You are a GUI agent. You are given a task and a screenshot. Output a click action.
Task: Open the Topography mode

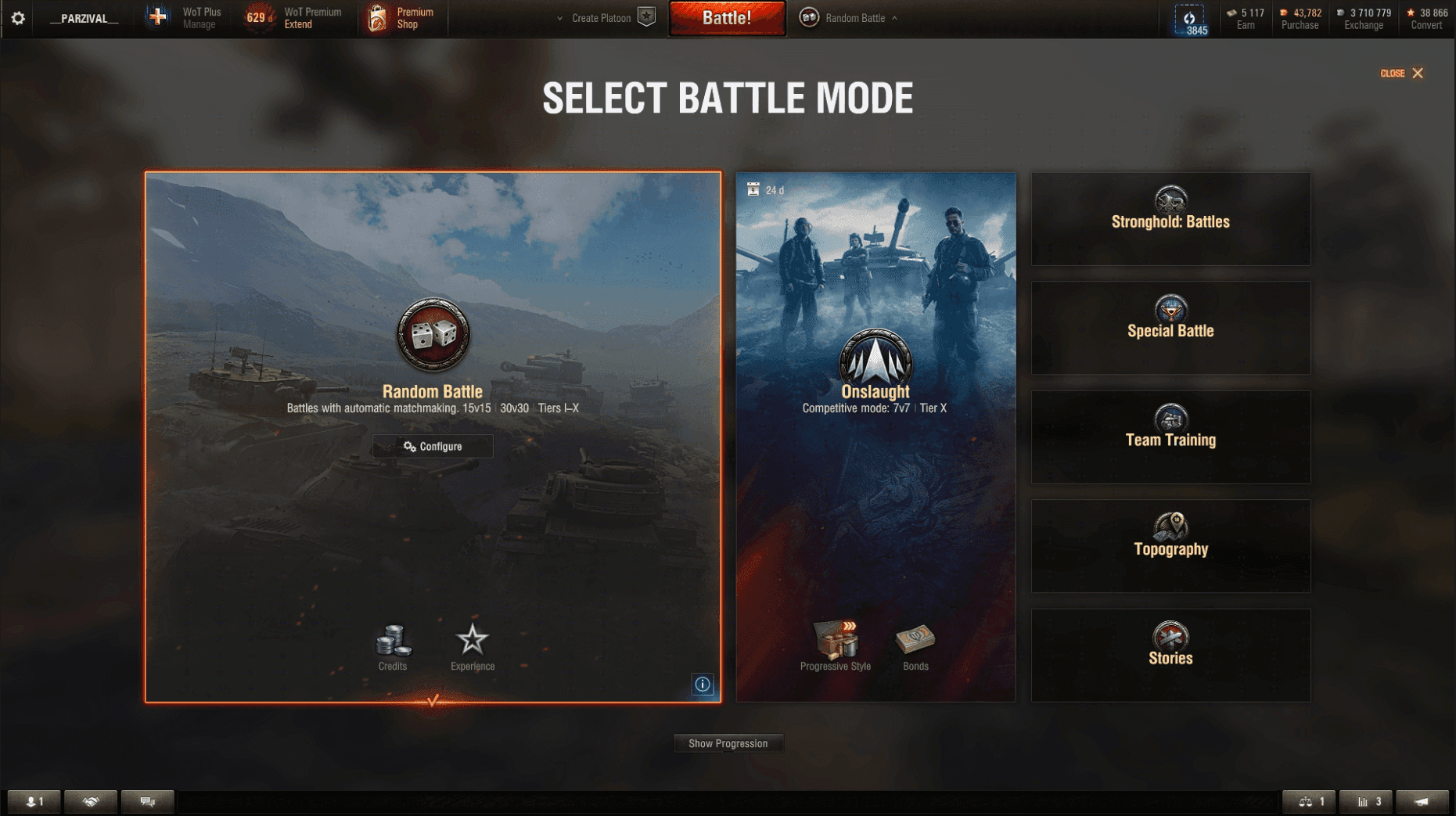pos(1170,546)
